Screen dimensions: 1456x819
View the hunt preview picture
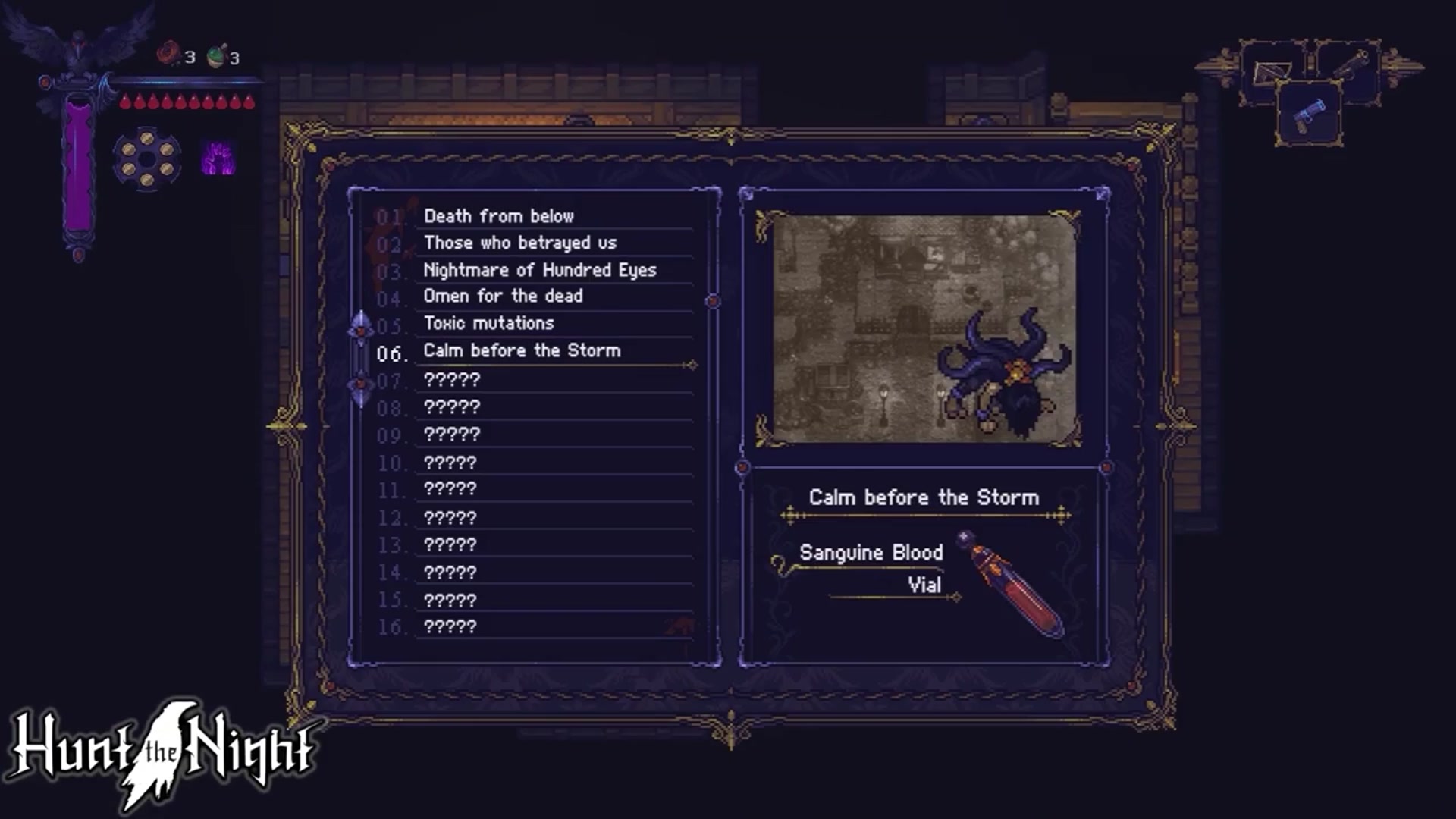pos(923,329)
